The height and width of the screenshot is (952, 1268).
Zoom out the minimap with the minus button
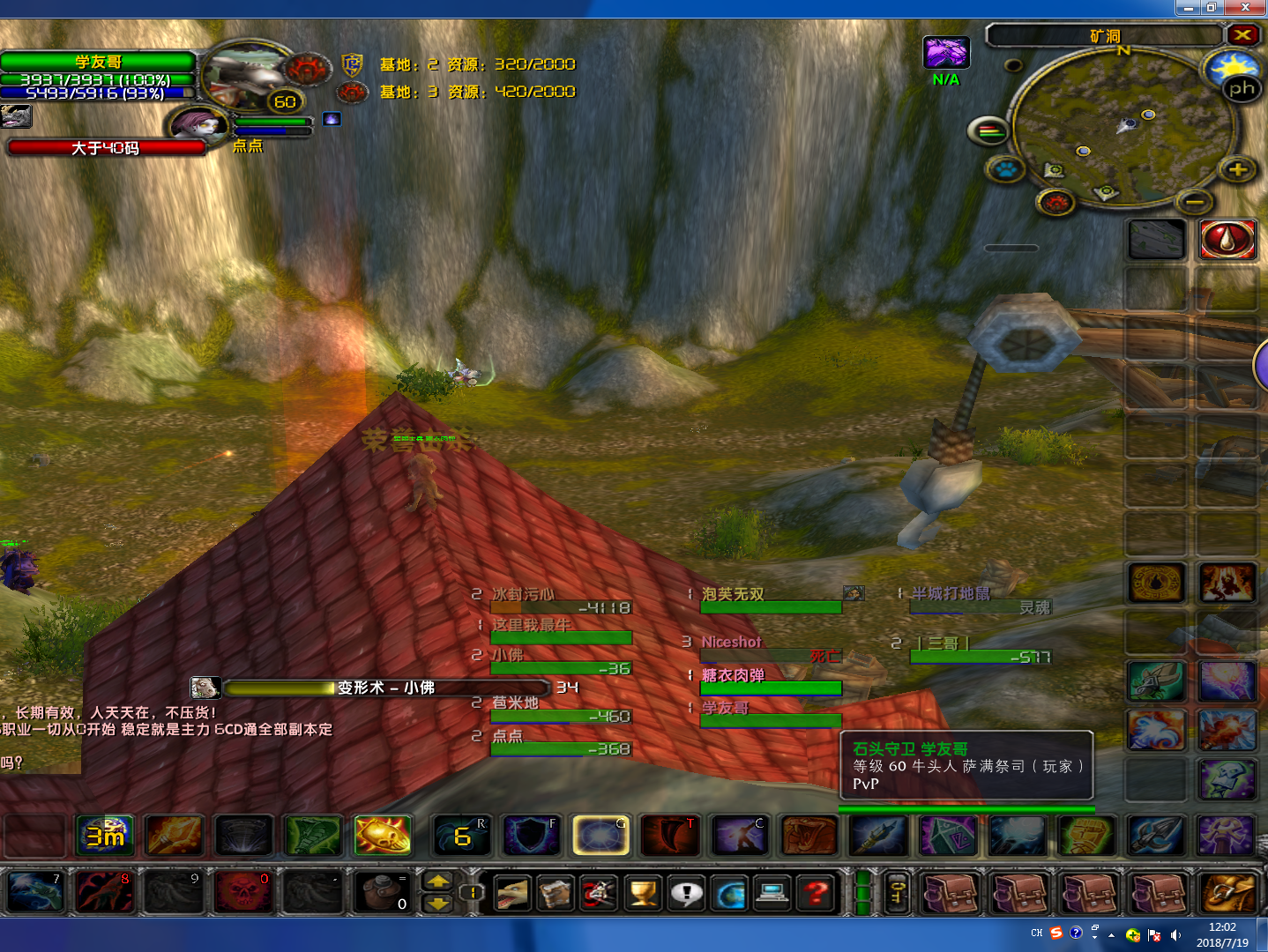pos(1195,202)
